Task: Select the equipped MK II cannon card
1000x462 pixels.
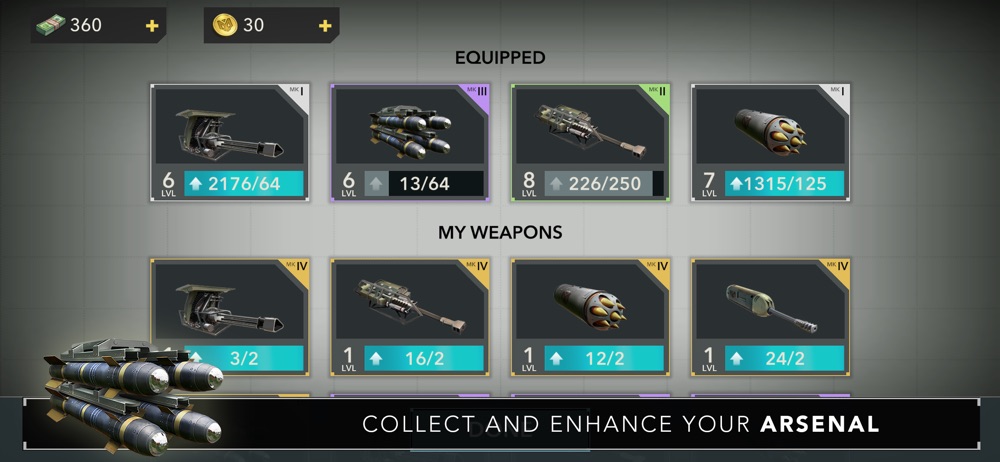Action: (x=590, y=132)
